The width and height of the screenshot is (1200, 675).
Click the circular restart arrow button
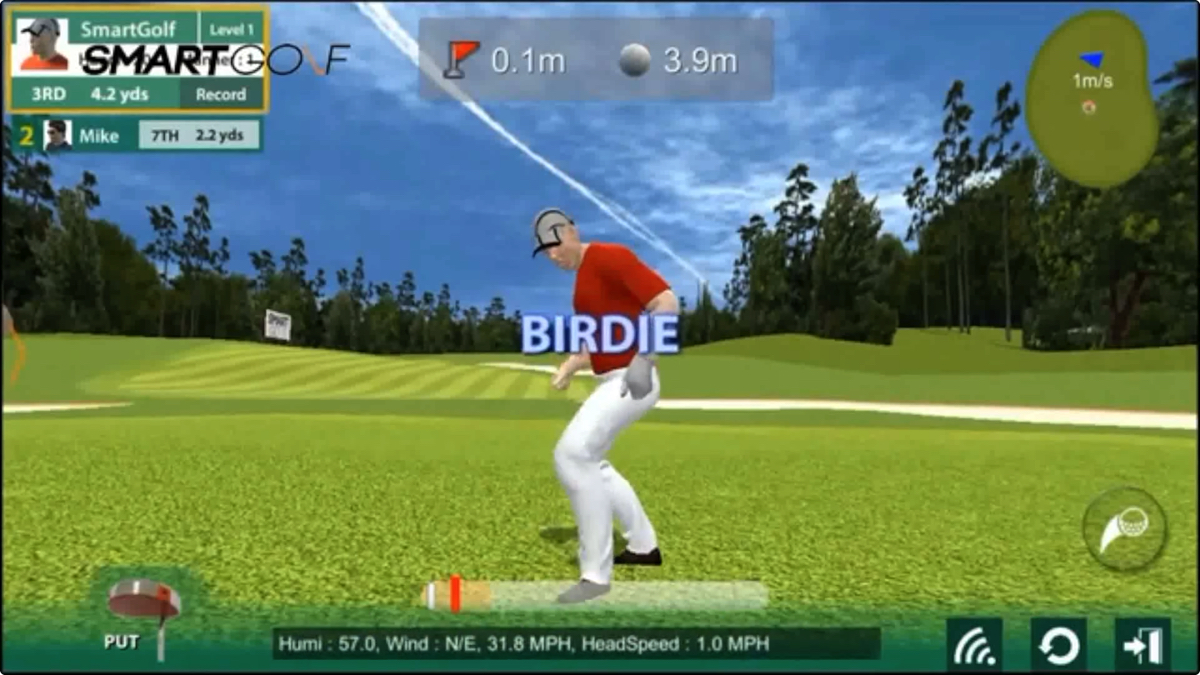(1058, 646)
